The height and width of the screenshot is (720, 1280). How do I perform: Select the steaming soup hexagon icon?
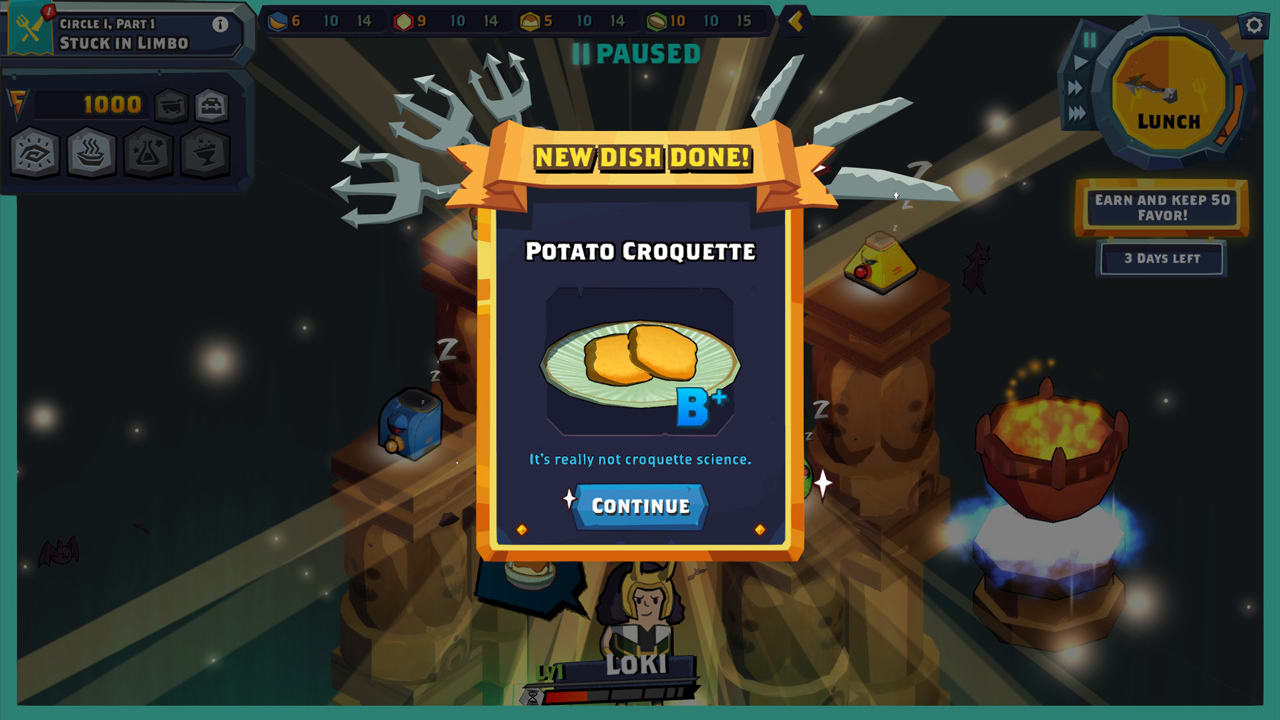[x=89, y=153]
